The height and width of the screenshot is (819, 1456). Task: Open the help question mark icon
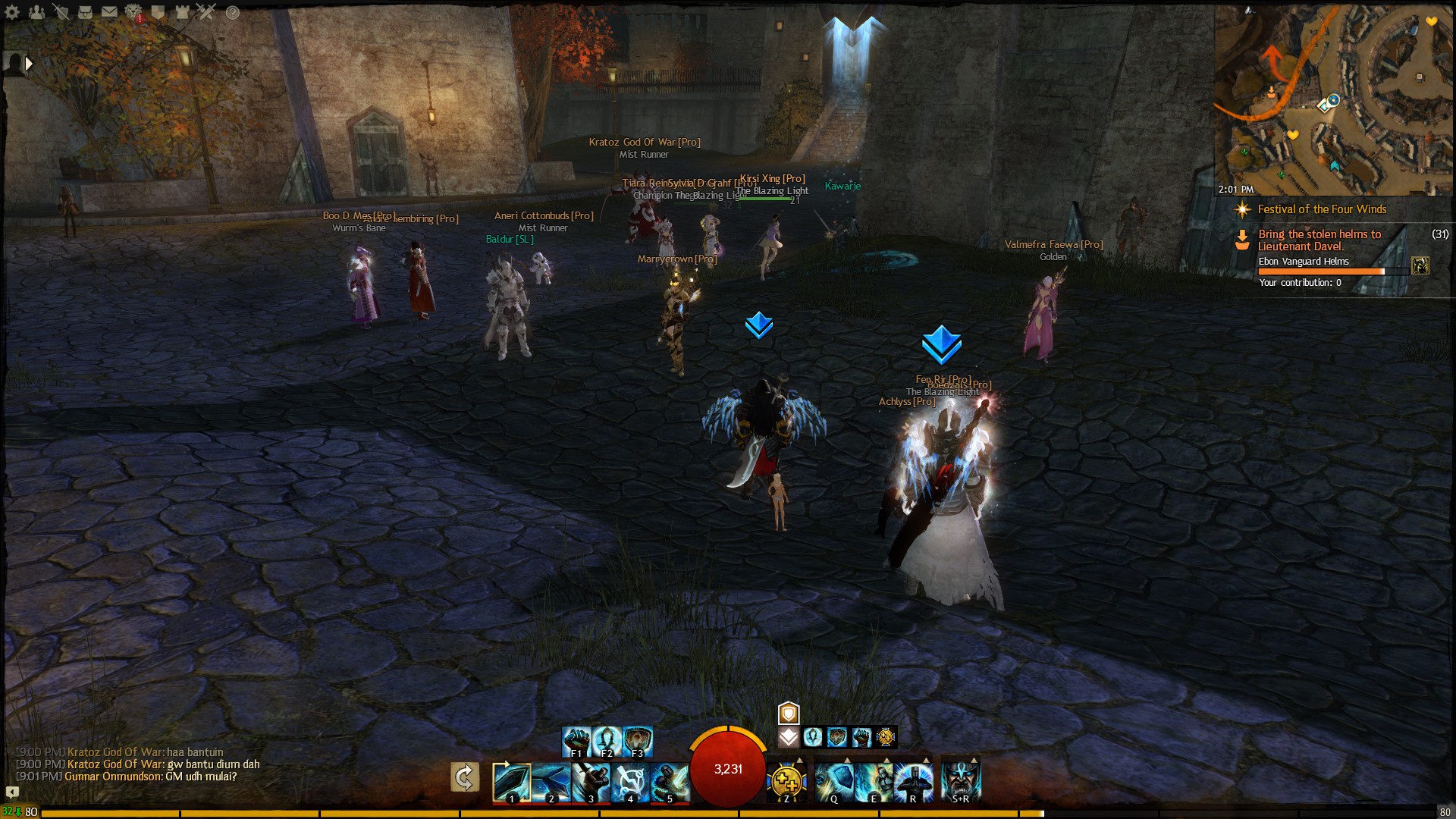tap(233, 12)
